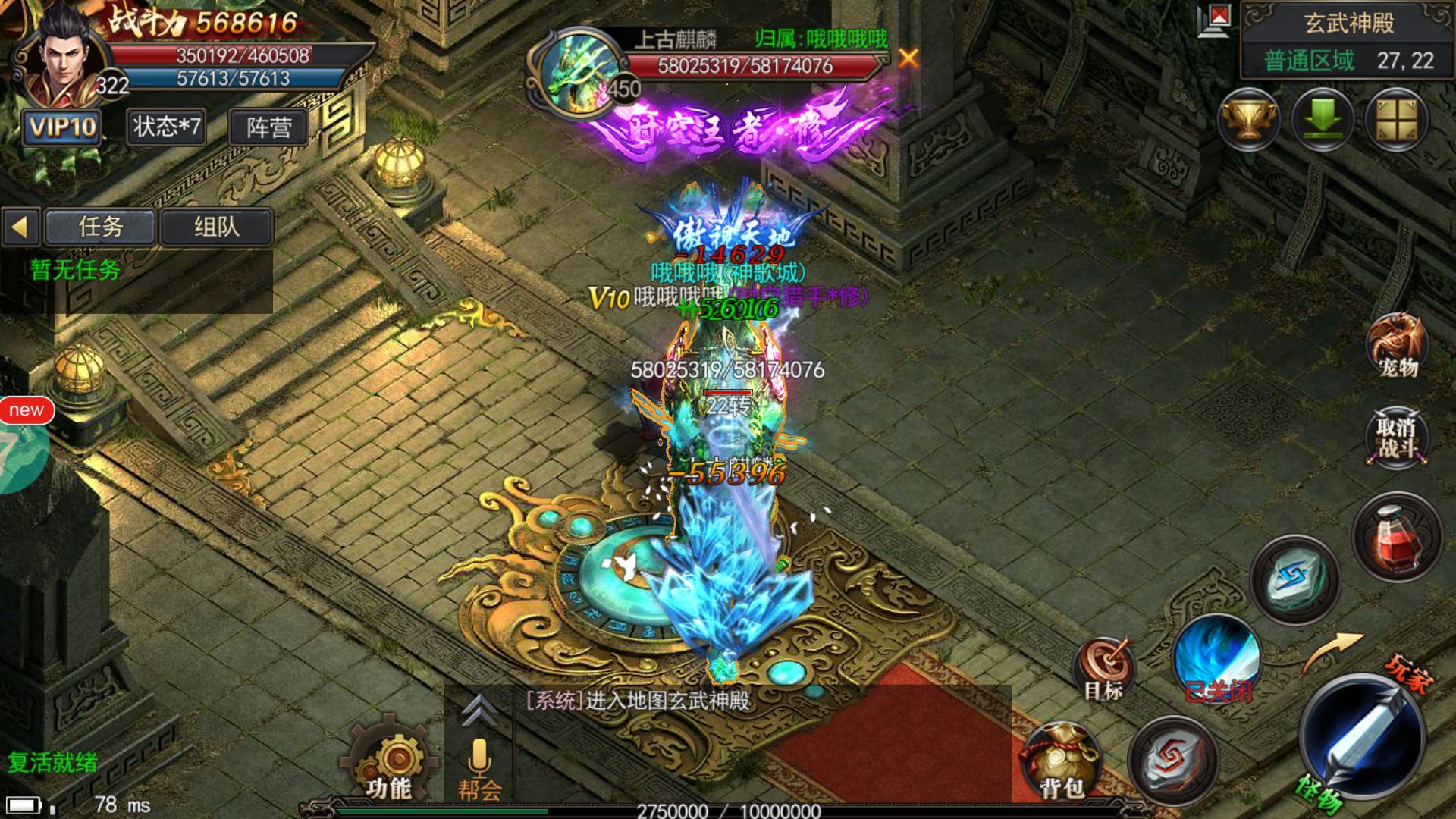Image resolution: width=1456 pixels, height=819 pixels.
Task: Show the 状态*7 status effects
Action: [x=167, y=127]
